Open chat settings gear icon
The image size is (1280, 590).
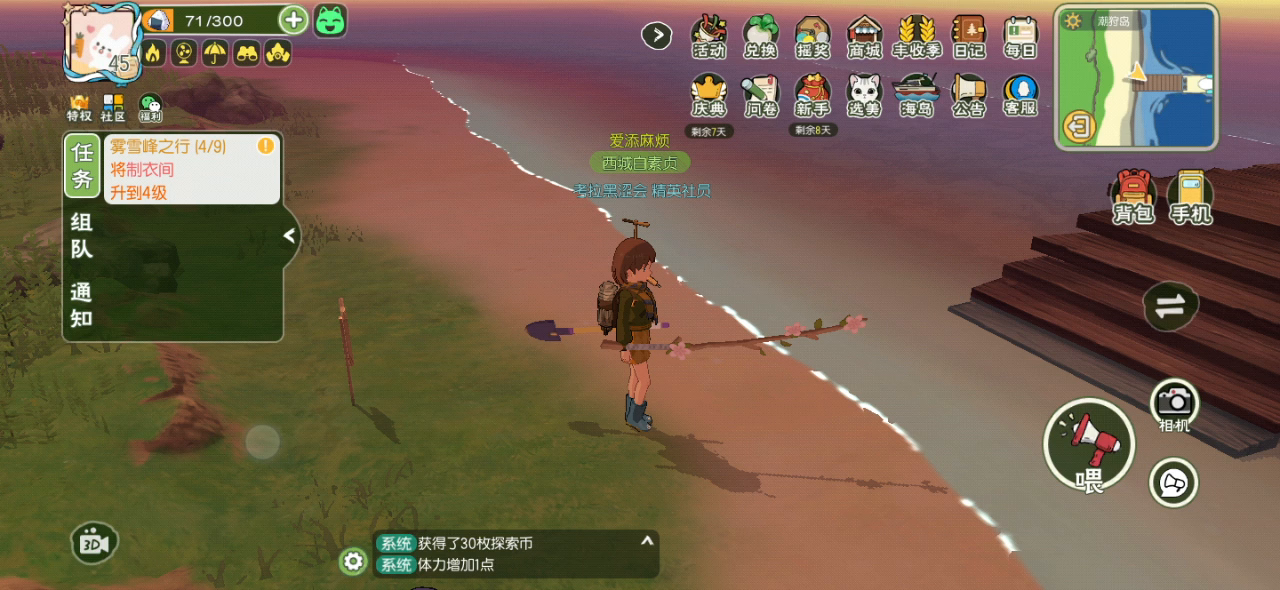click(x=353, y=561)
